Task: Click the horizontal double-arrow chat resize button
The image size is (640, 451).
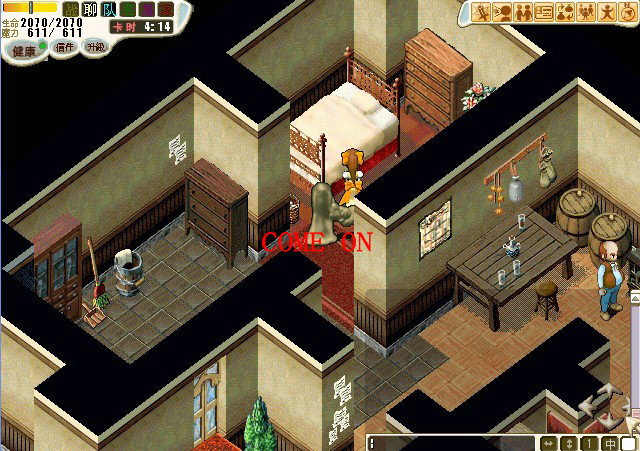Action: tap(549, 442)
